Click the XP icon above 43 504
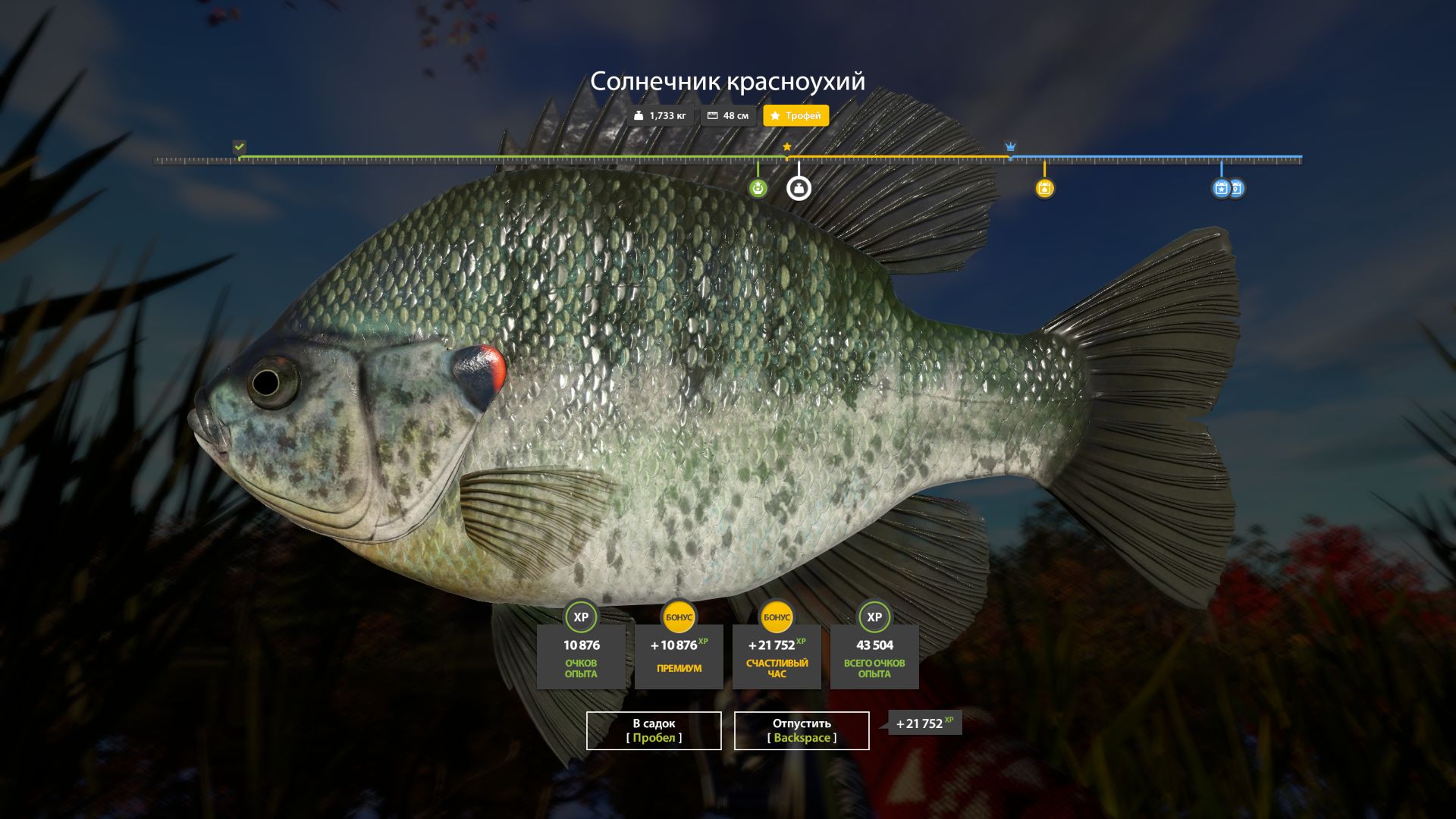Screen dimensions: 1456x819 874,617
